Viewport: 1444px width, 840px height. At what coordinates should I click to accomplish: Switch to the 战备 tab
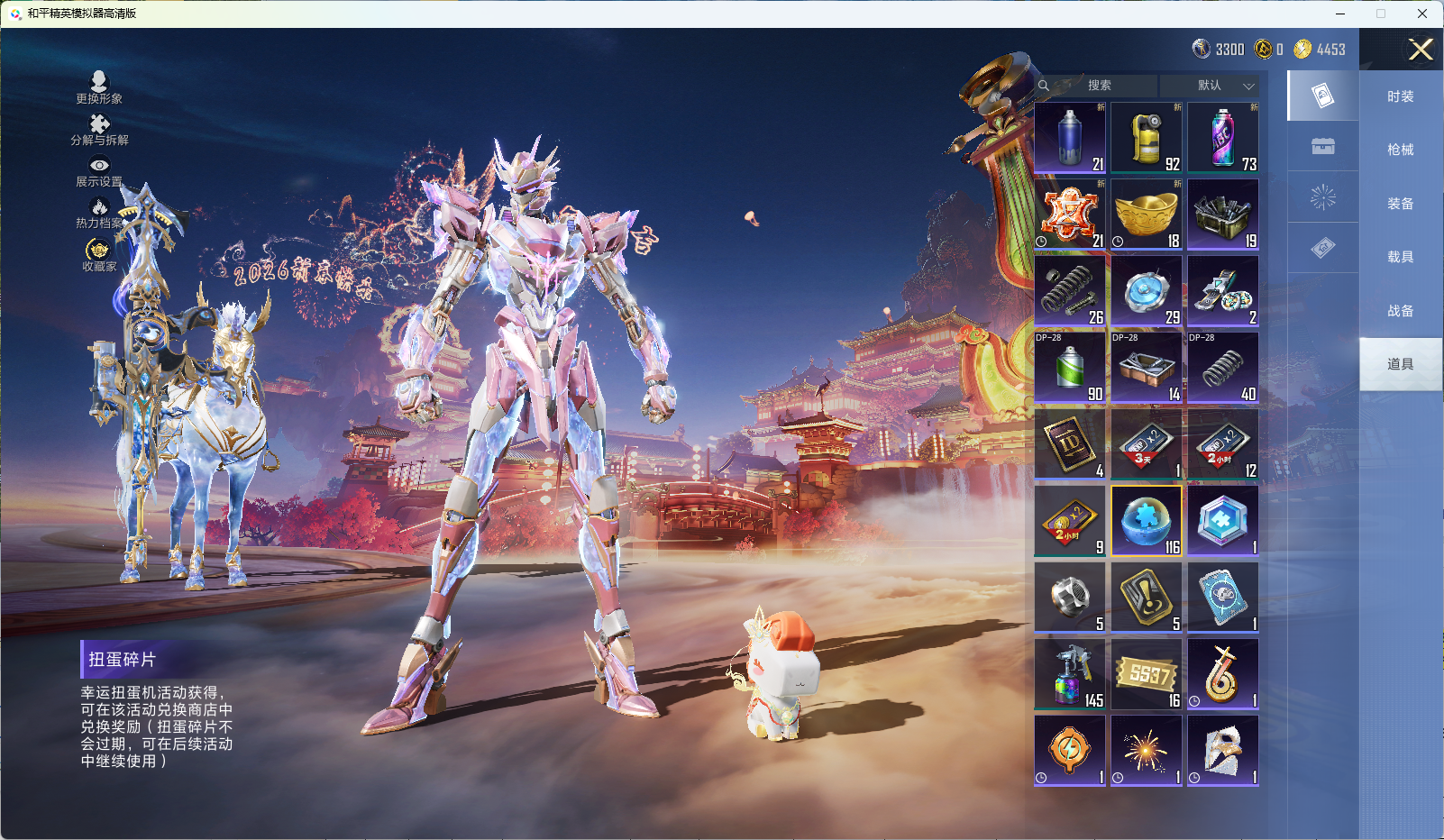[x=1400, y=311]
